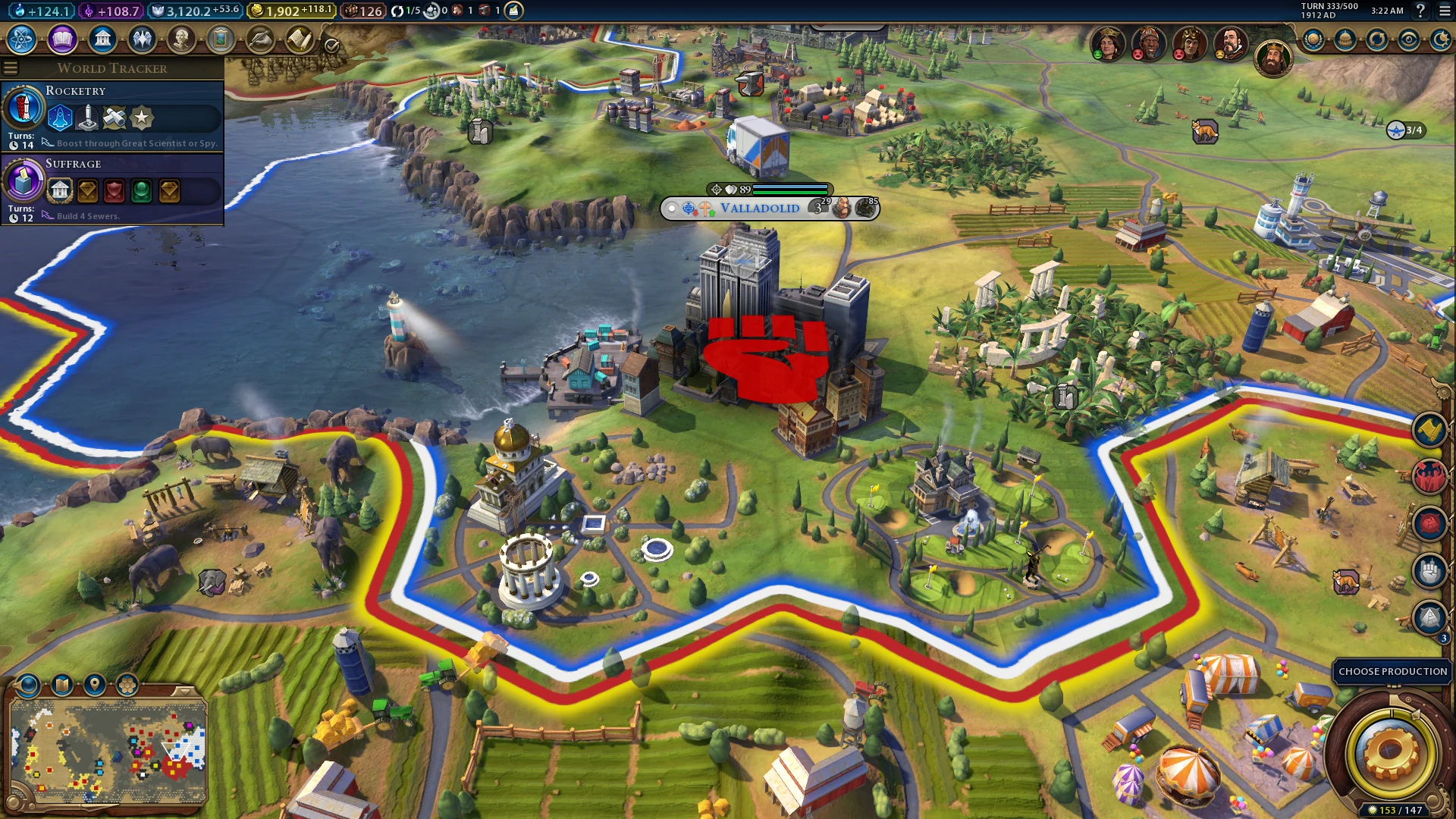Collapse the minimap with the arrow

[x=184, y=691]
